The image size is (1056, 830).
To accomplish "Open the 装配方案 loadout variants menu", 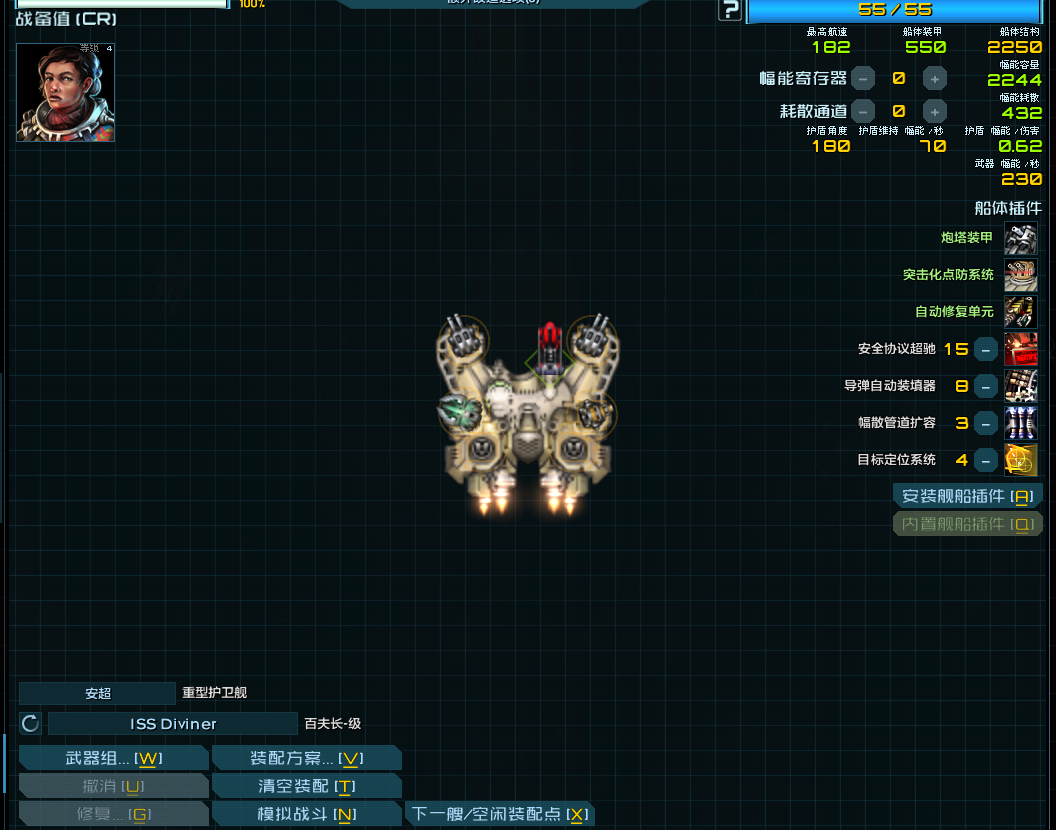I will pos(306,758).
